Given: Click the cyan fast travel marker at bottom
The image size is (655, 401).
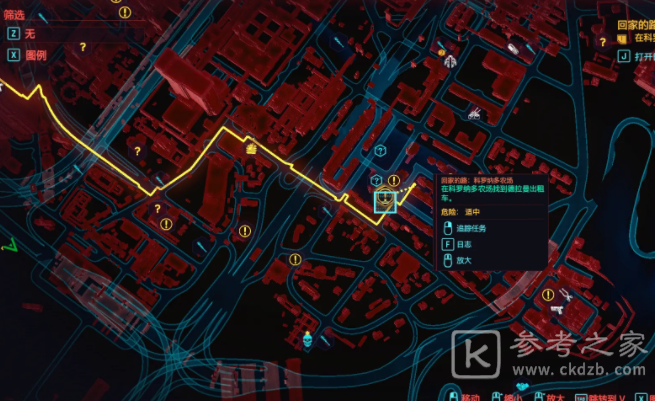Looking at the screenshot, I should [309, 340].
